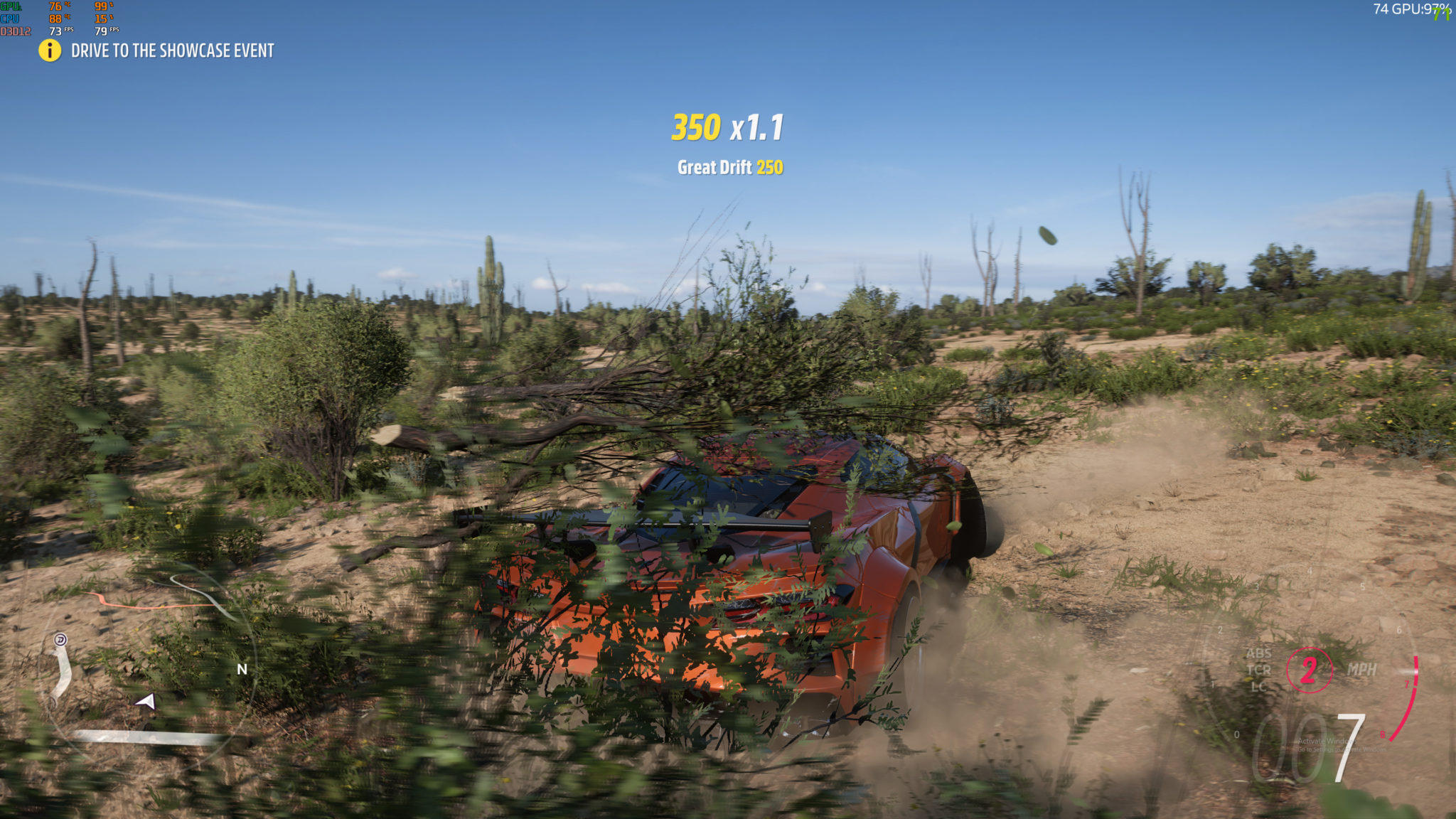Click the yellow objective info icon
The height and width of the screenshot is (819, 1456).
tap(50, 50)
